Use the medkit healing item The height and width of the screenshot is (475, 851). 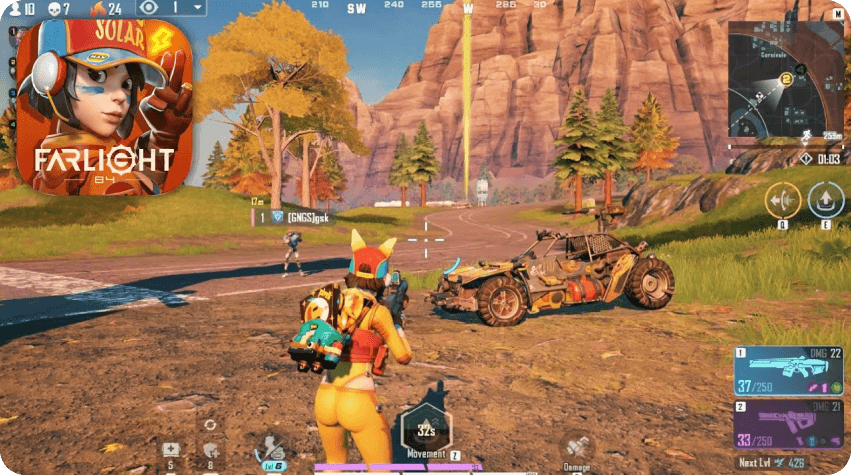click(171, 449)
